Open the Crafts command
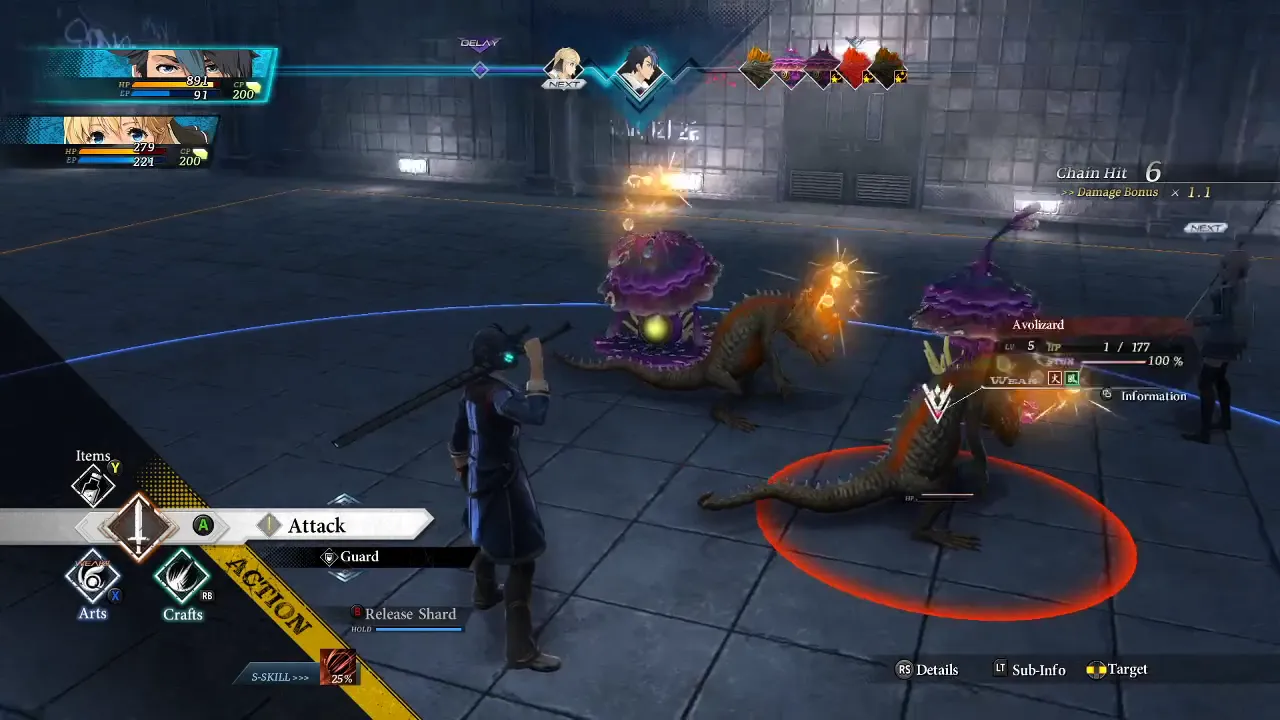The image size is (1280, 720). click(182, 577)
